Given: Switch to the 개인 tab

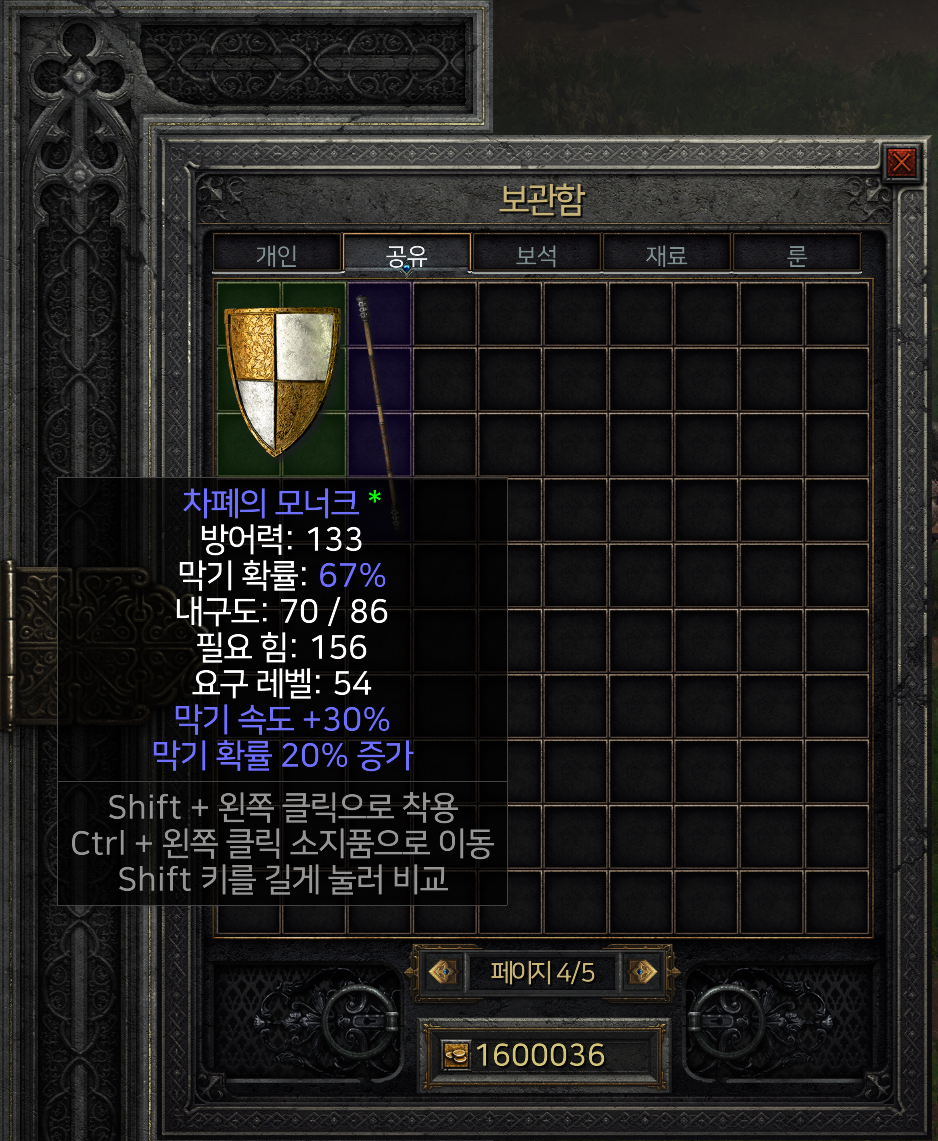Looking at the screenshot, I should (x=276, y=254).
